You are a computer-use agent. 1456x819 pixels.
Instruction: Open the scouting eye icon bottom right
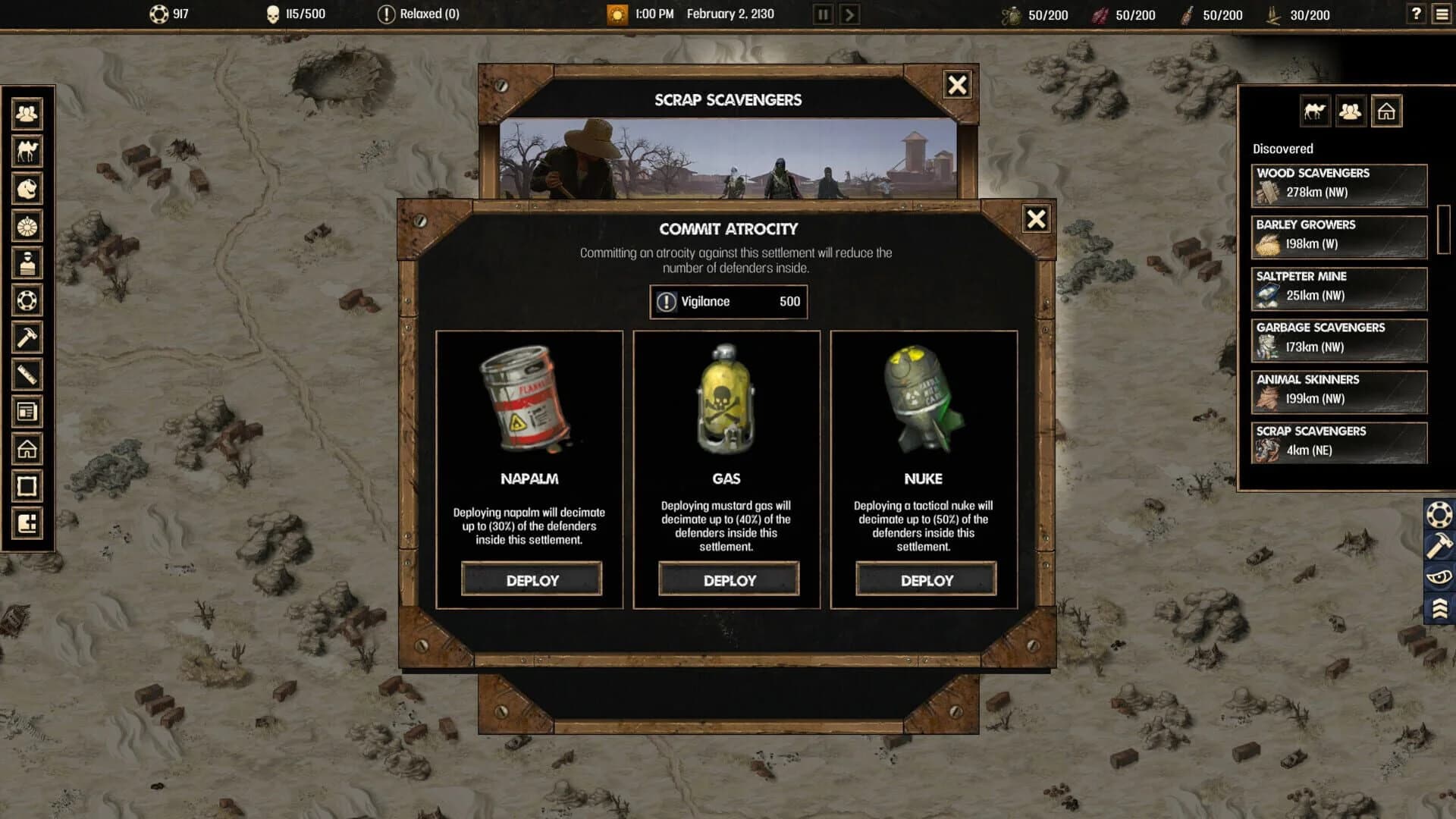[x=1439, y=576]
